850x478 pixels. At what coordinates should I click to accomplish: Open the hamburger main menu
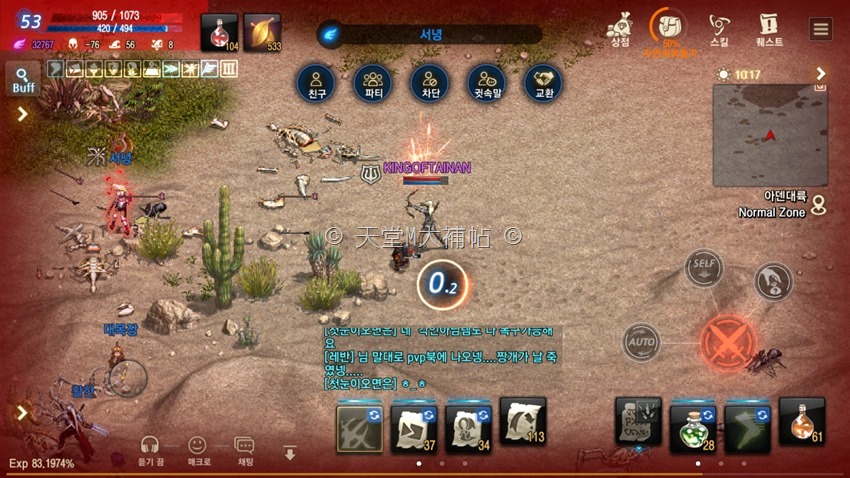(821, 28)
